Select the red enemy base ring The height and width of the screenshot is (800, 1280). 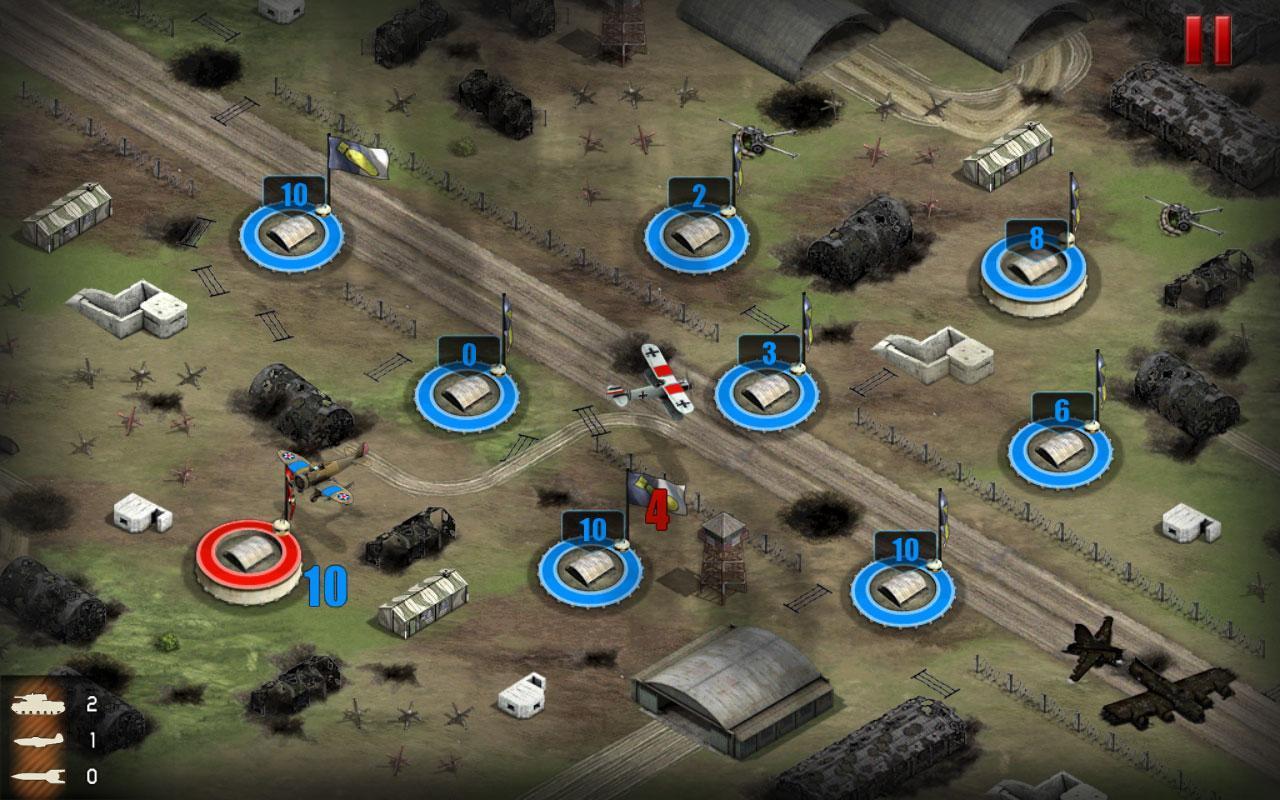click(x=248, y=553)
